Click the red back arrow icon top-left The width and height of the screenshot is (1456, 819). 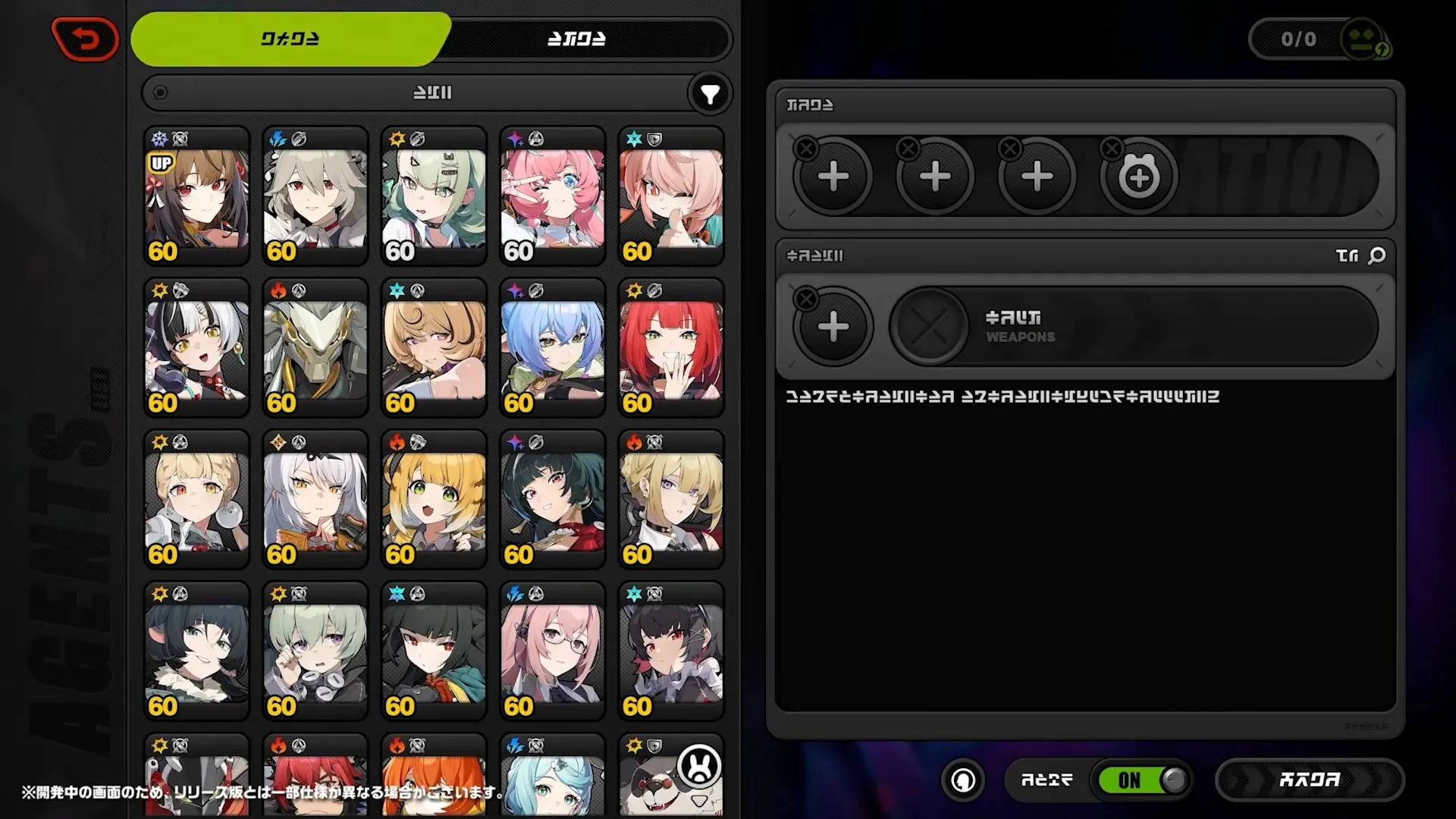pyautogui.click(x=84, y=39)
